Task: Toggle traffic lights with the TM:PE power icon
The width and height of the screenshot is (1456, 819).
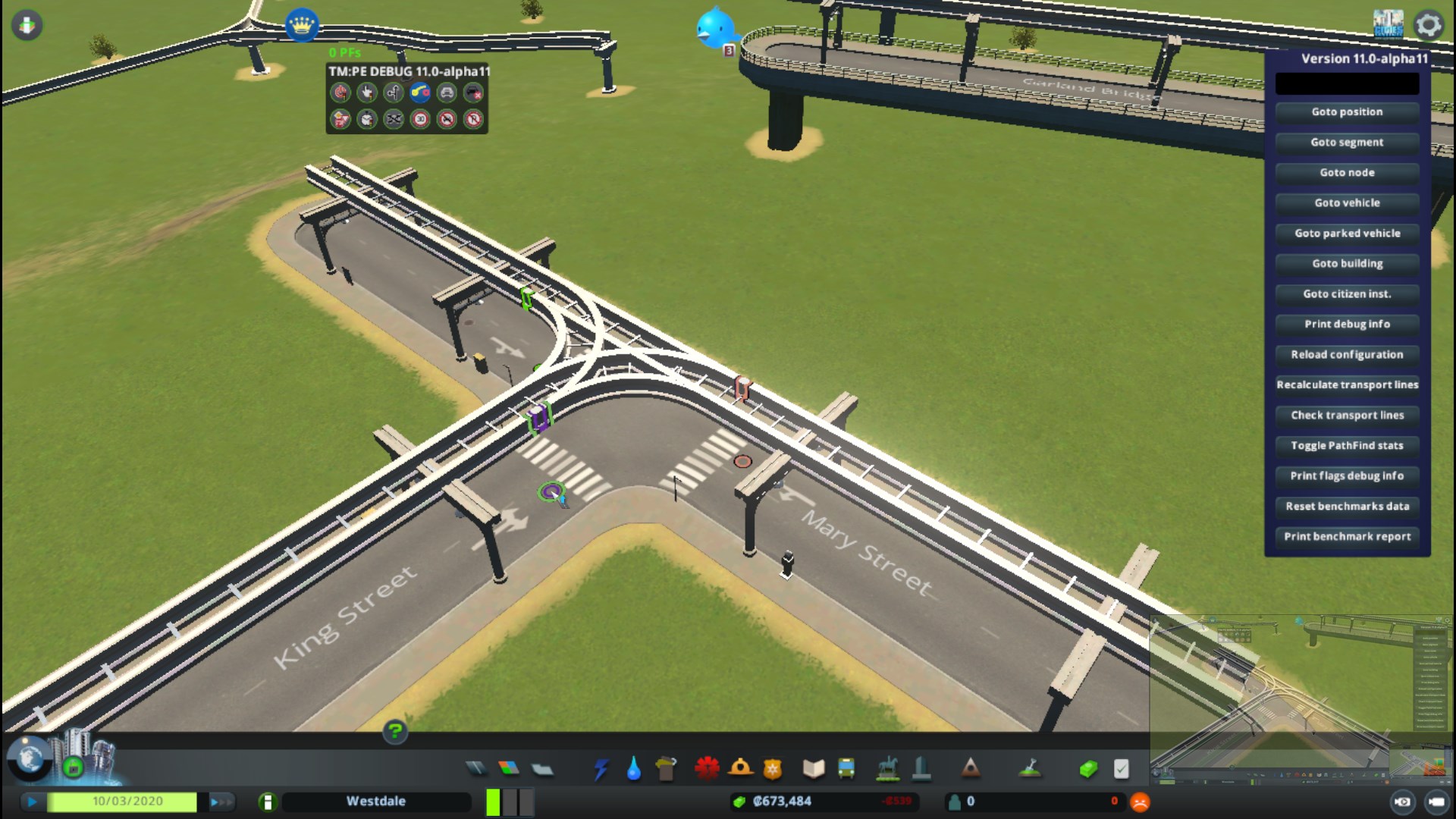Action: point(341,93)
